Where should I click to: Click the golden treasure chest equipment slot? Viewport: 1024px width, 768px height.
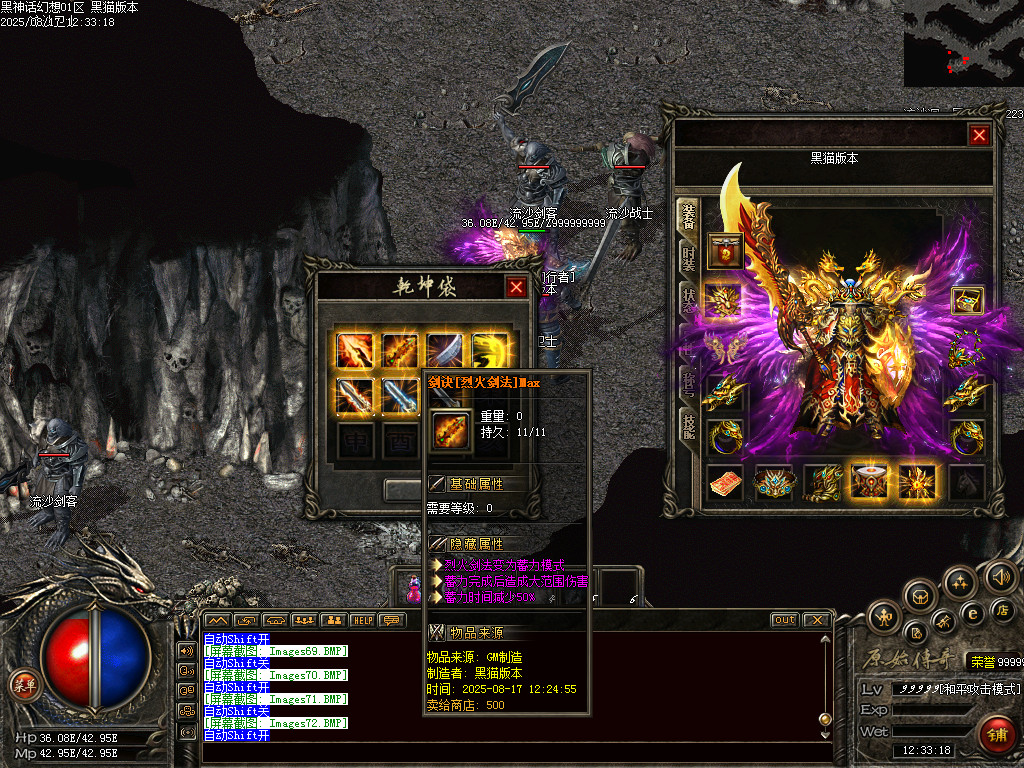[x=967, y=299]
